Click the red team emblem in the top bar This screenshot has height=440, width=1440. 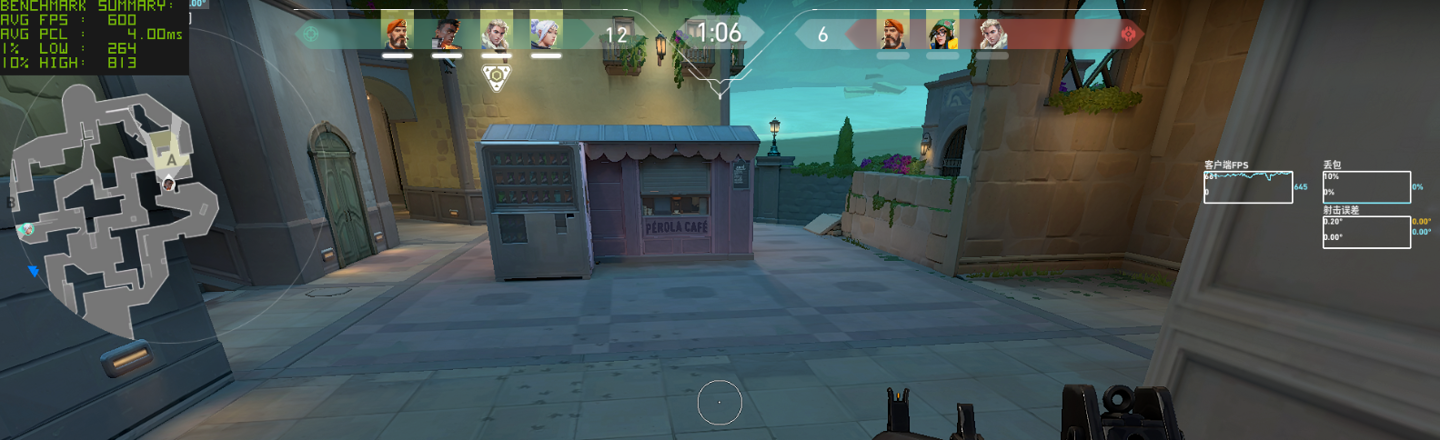point(1130,34)
